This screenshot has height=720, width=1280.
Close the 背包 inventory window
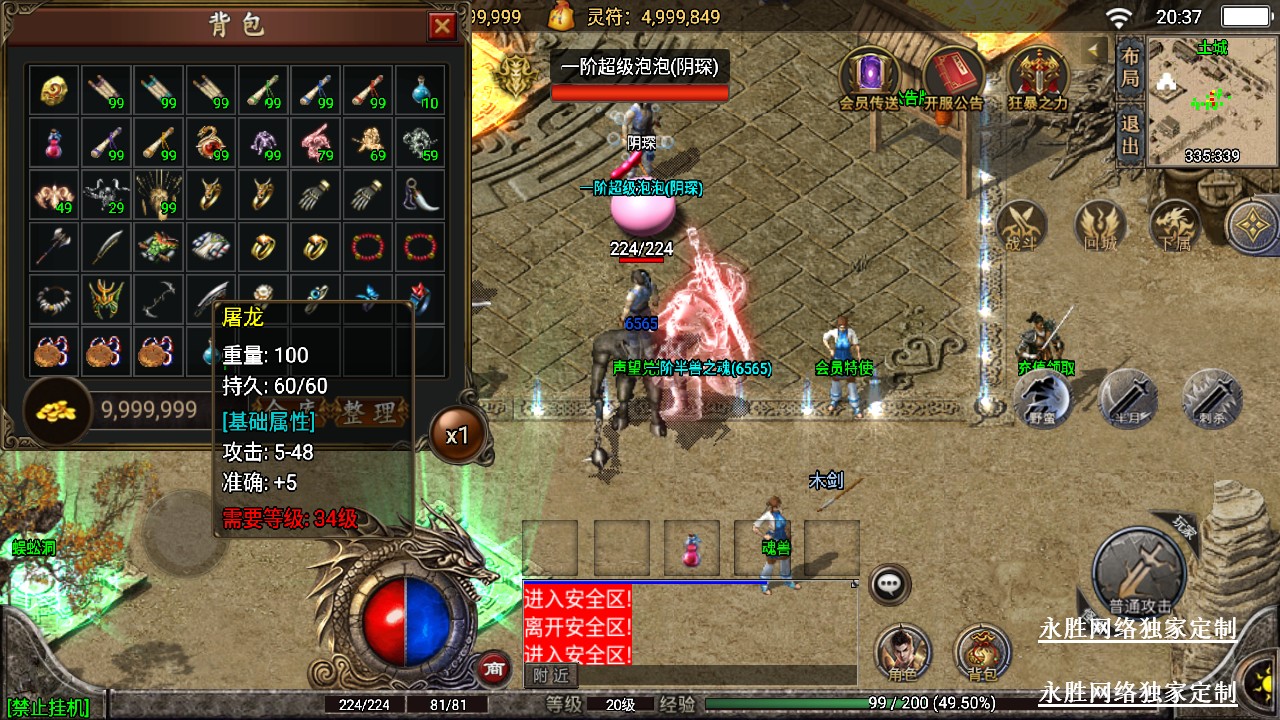tap(442, 26)
